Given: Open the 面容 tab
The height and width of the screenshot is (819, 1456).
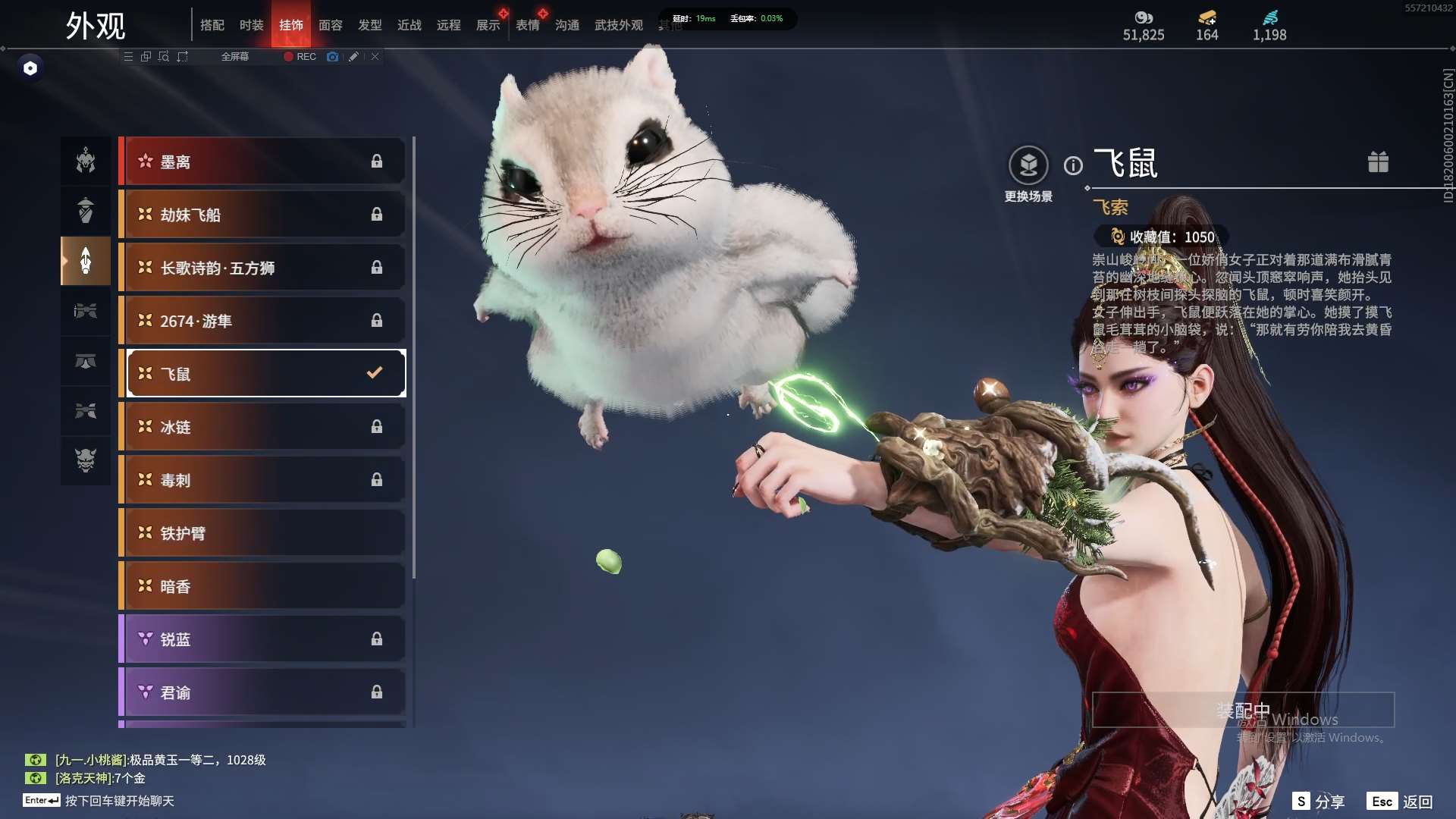Looking at the screenshot, I should [330, 25].
